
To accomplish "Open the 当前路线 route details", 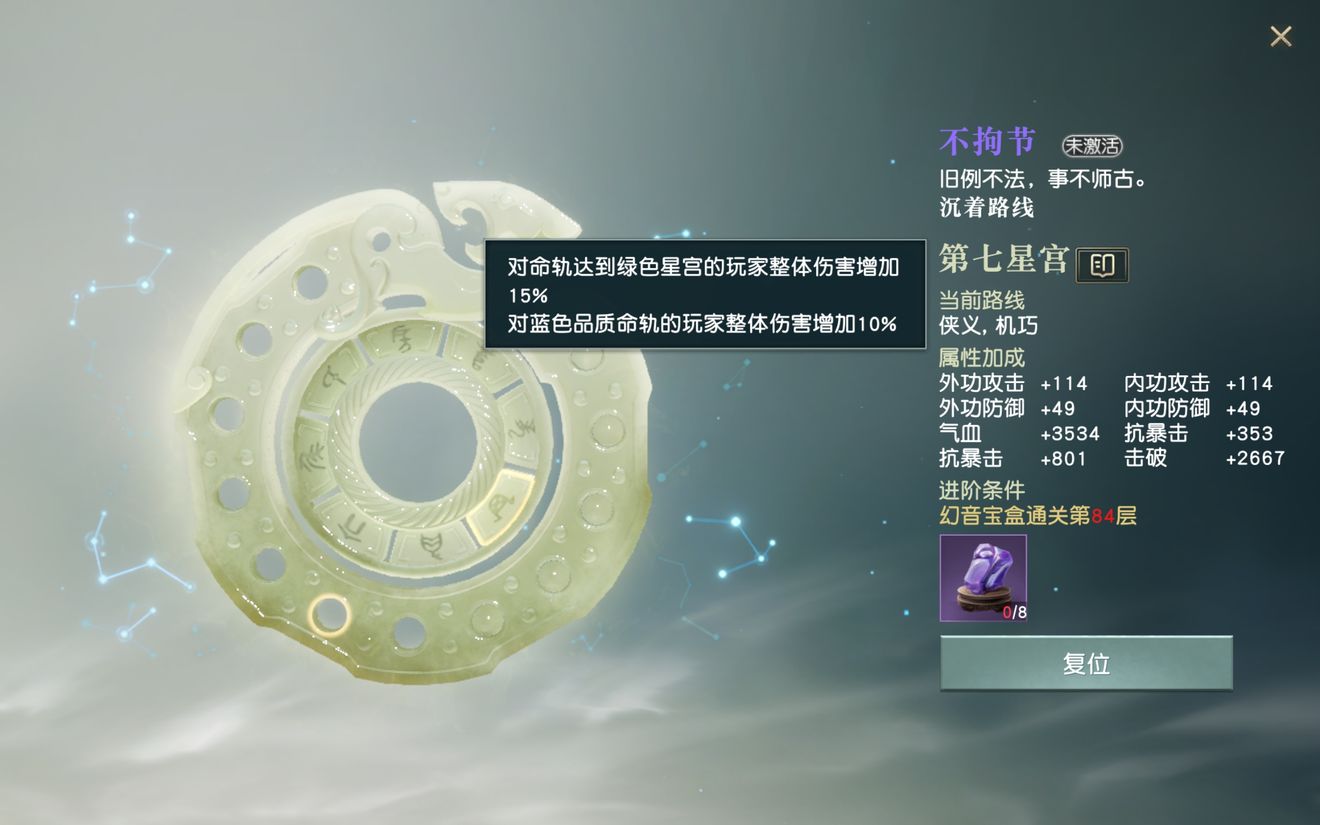I will click(x=984, y=298).
